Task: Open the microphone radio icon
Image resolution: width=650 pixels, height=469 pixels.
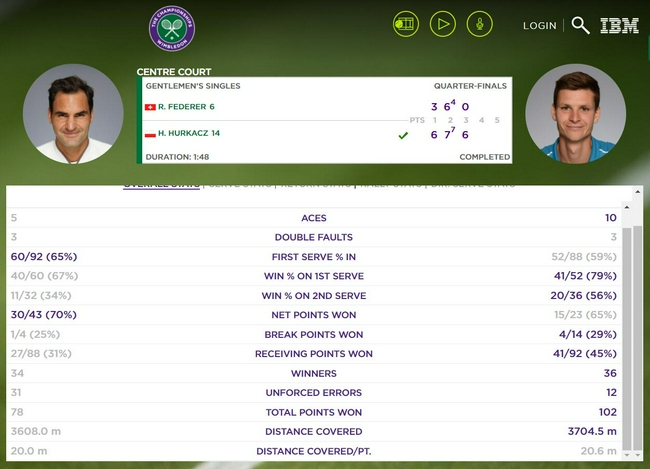Action: point(480,24)
